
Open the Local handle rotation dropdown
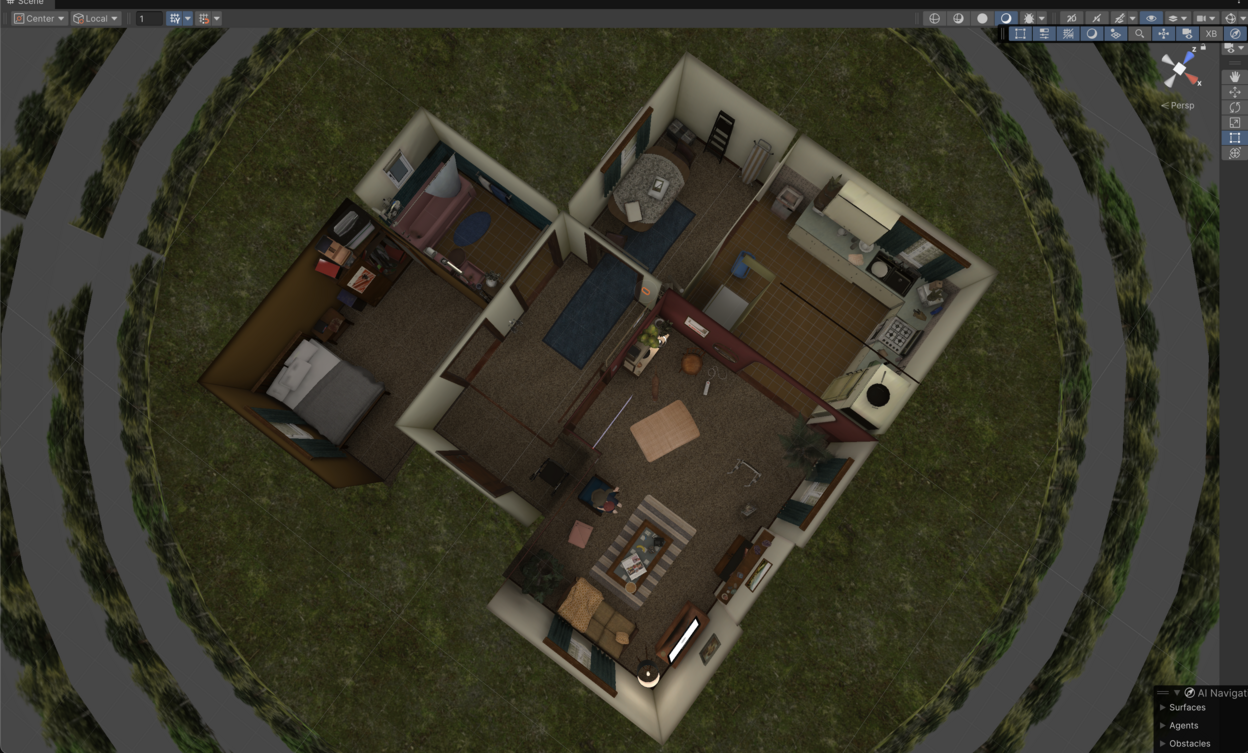pyautogui.click(x=96, y=18)
